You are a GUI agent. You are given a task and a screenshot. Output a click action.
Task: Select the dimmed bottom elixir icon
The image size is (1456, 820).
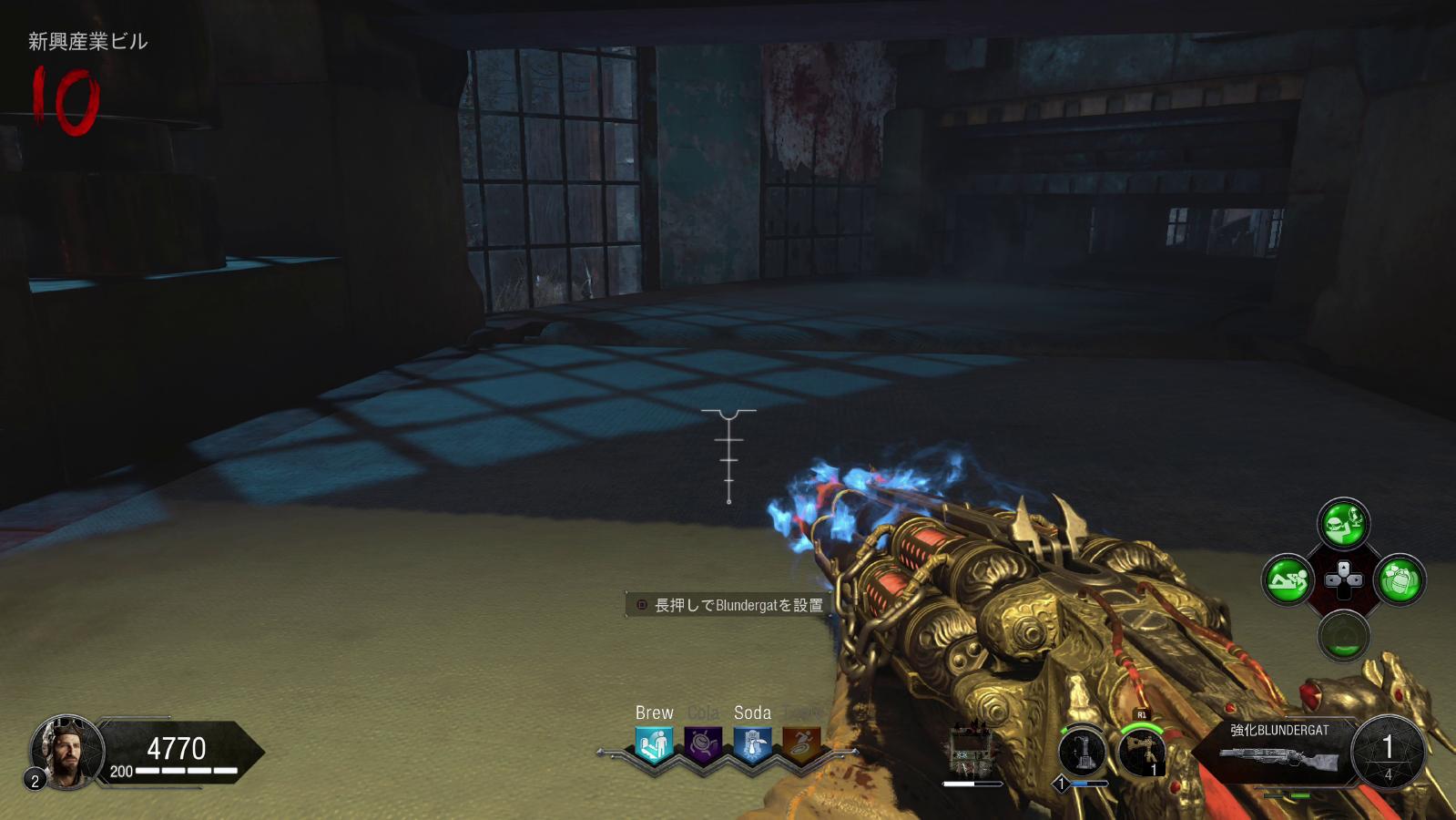(1344, 635)
